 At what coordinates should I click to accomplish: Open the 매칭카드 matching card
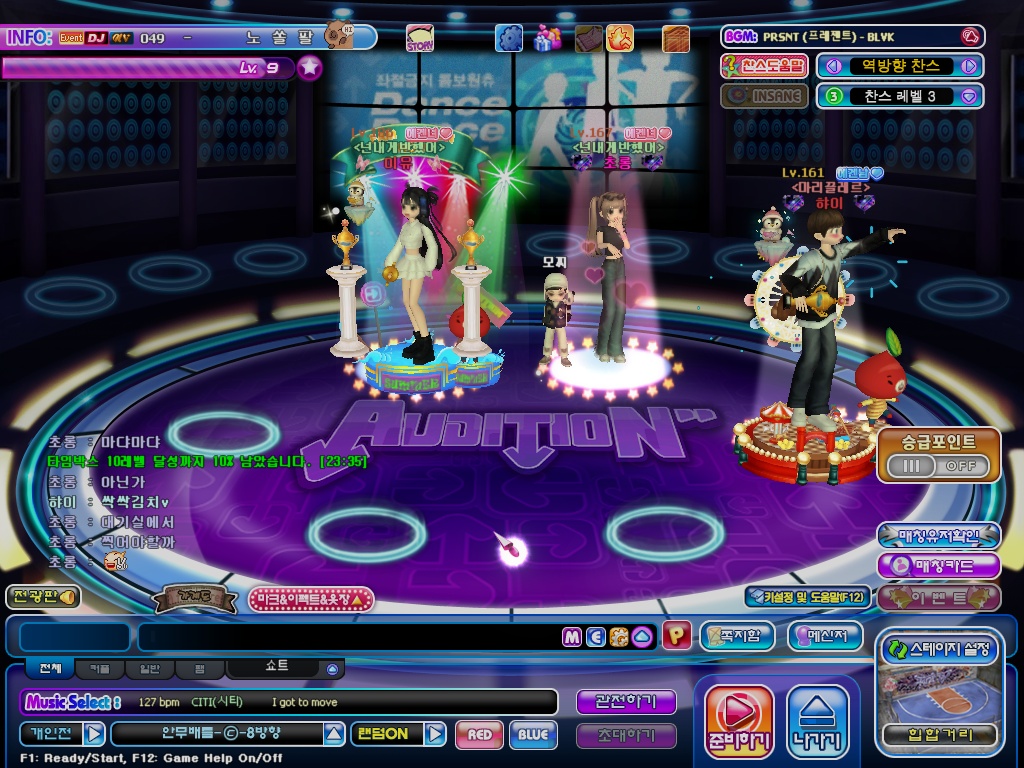[x=938, y=565]
